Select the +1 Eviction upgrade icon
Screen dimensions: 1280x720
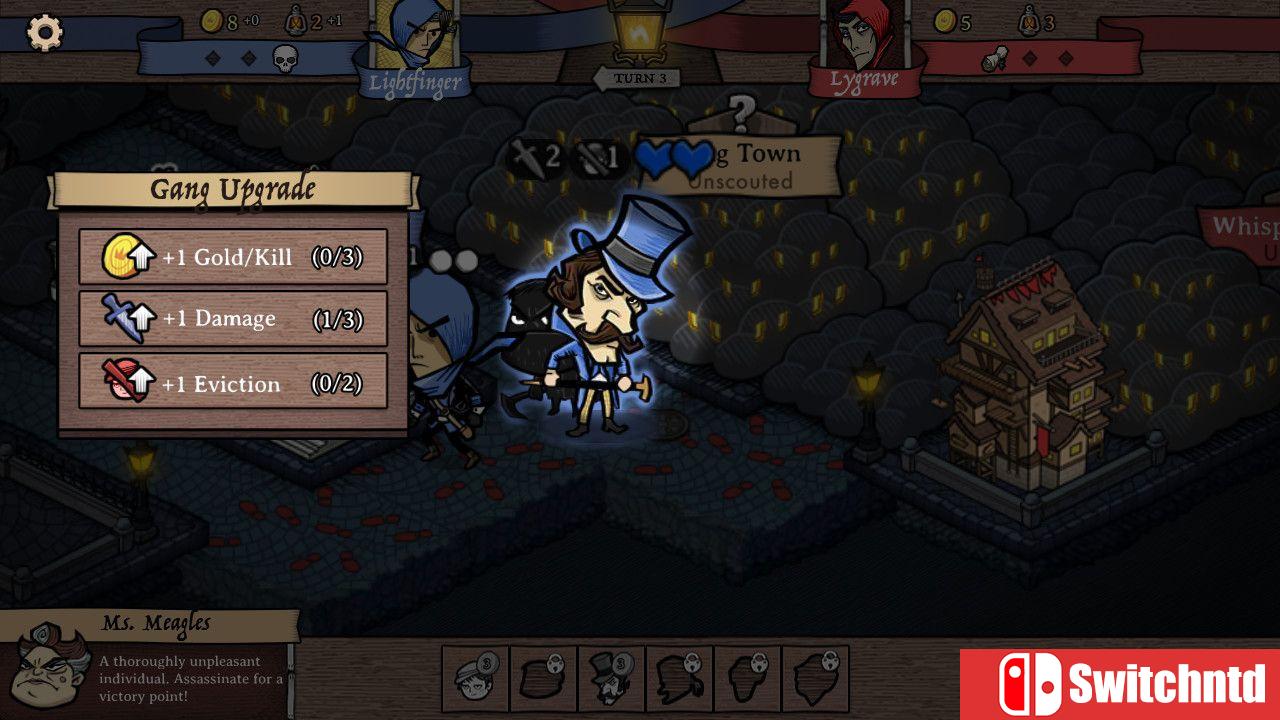122,383
